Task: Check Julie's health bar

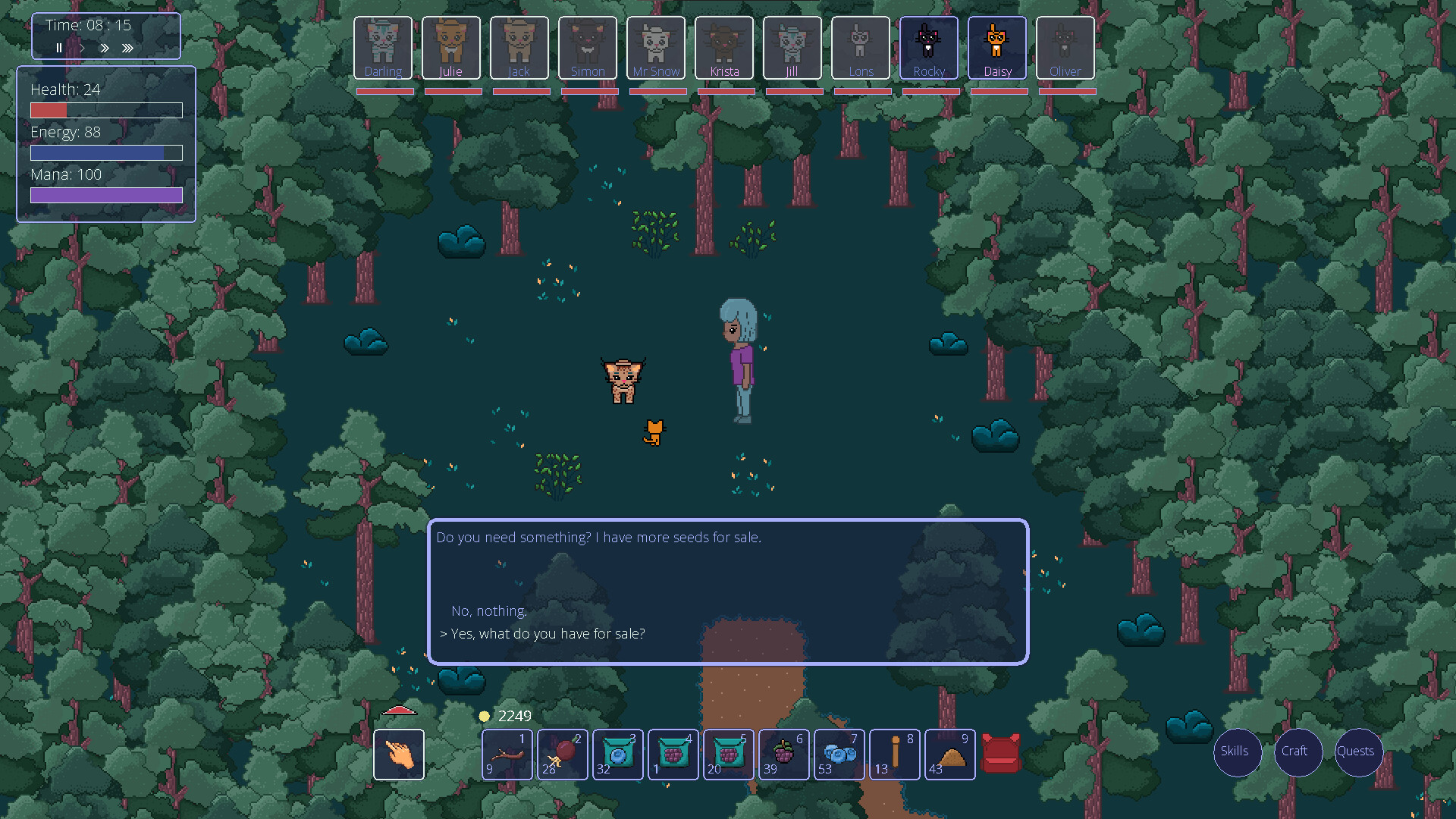Action: [452, 91]
